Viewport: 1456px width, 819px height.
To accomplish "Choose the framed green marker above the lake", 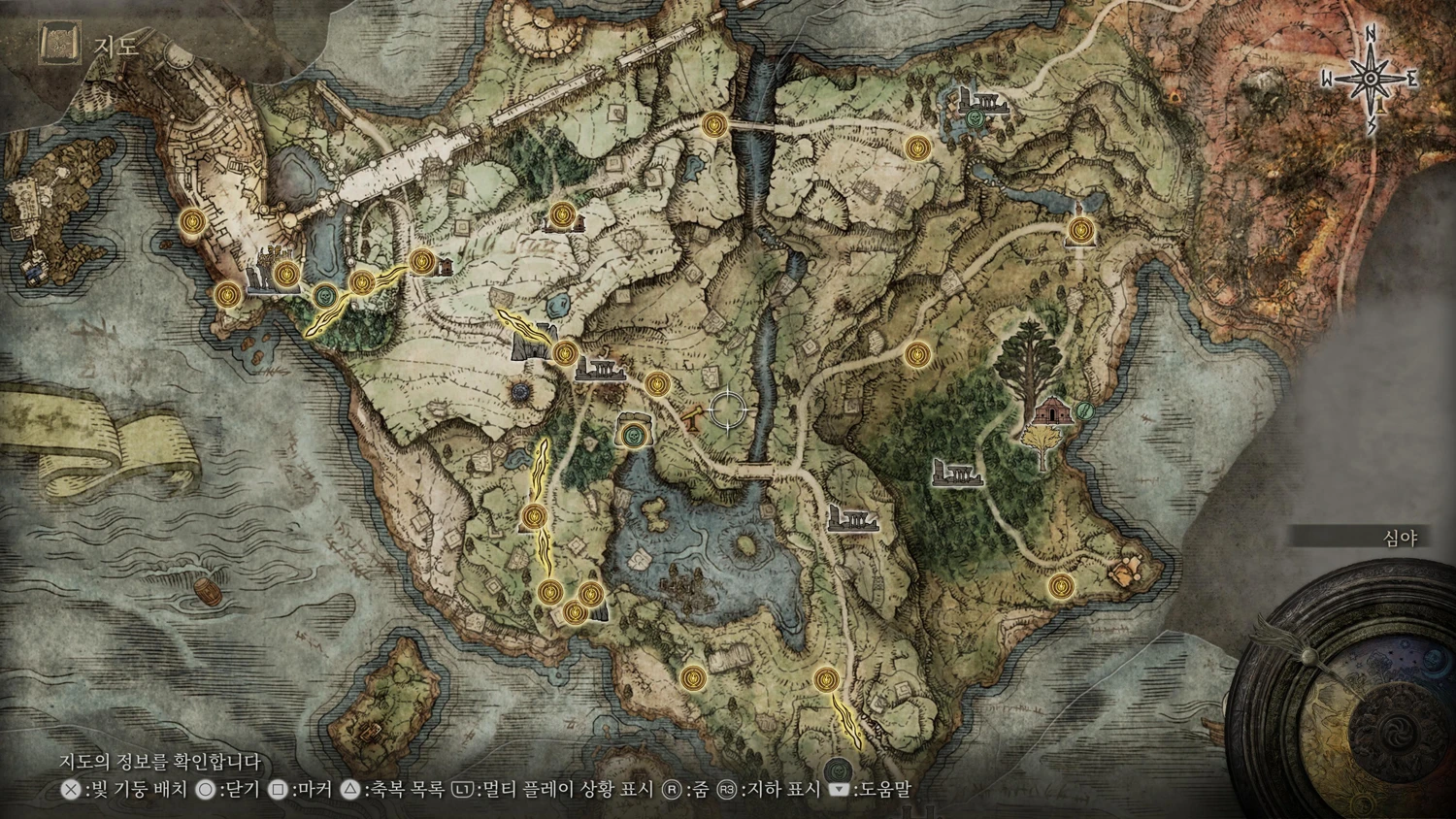I will 634,434.
